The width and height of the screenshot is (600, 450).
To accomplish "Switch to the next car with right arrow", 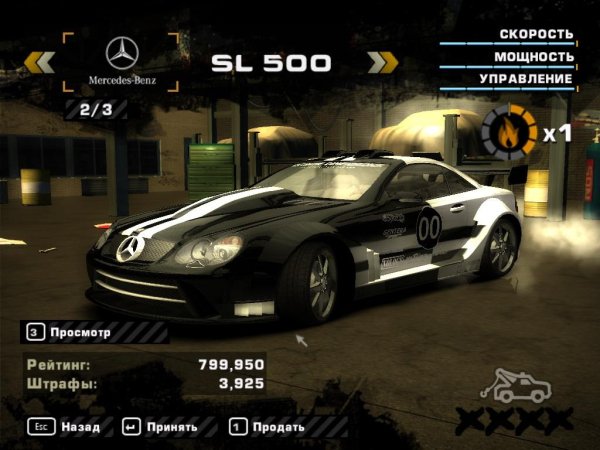I will coord(382,63).
